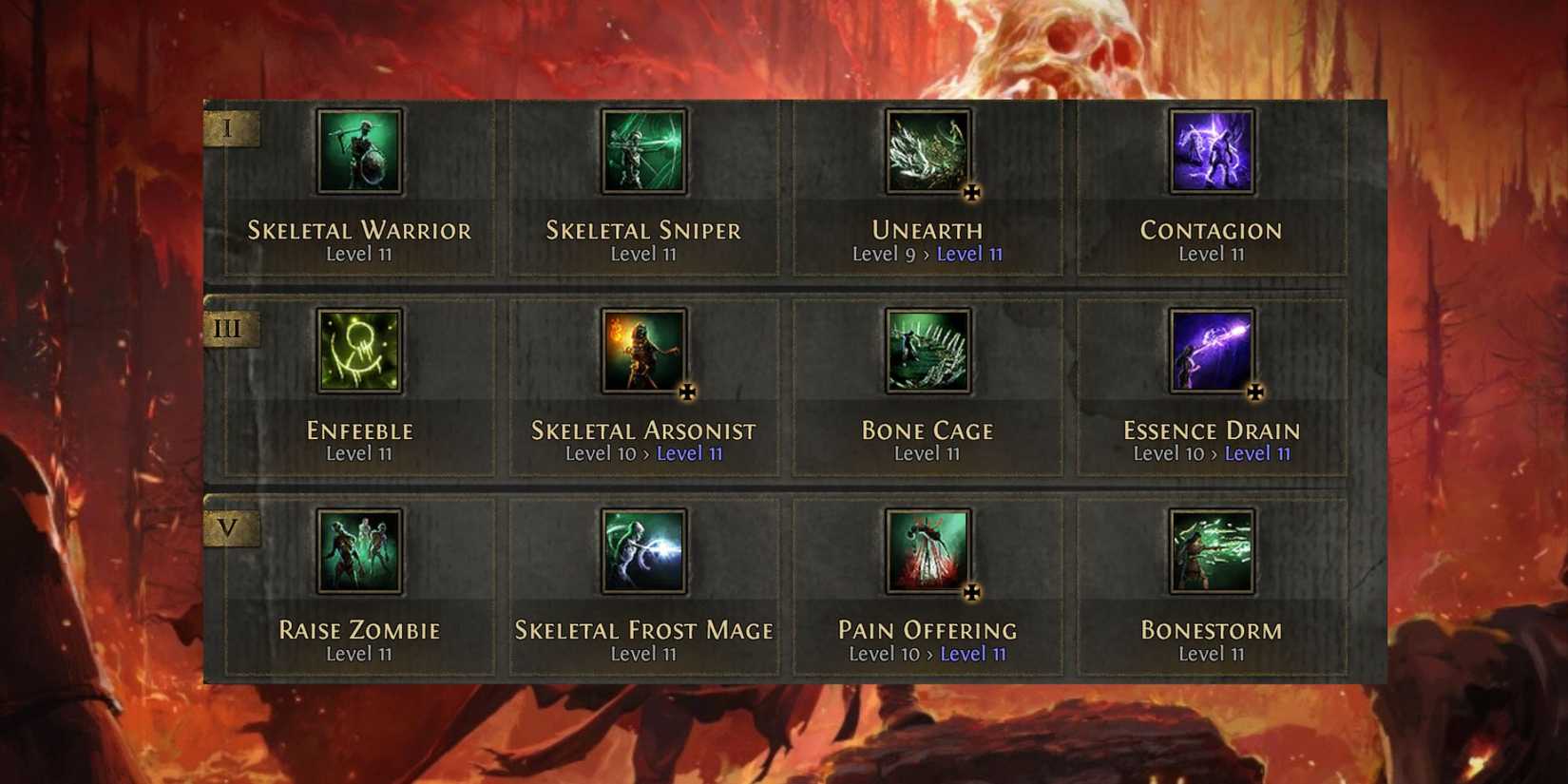Click the blue Level 11 link under Unearth
This screenshot has width=1568, height=784.
(x=968, y=254)
